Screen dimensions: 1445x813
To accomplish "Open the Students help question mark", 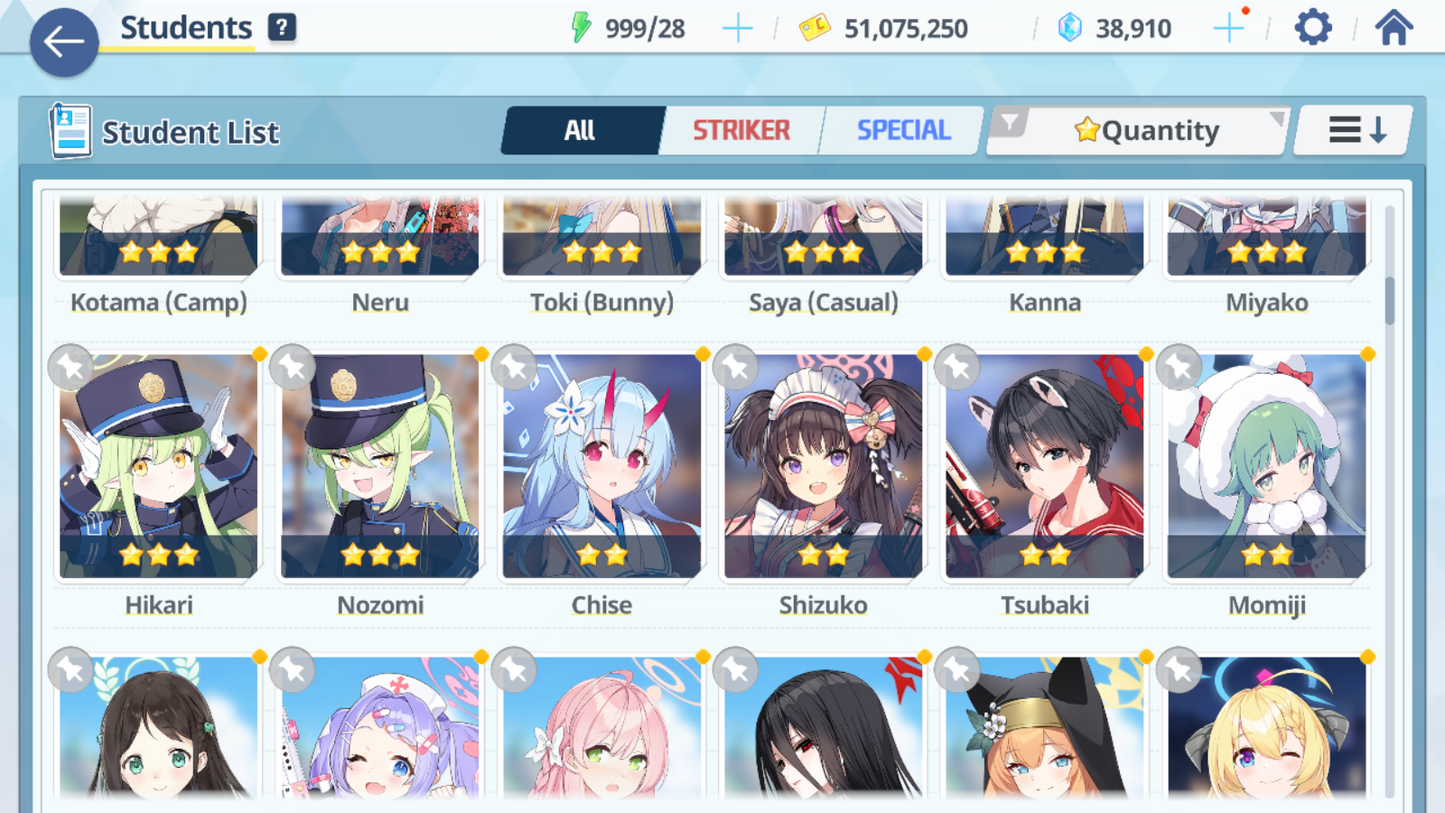I will click(282, 28).
